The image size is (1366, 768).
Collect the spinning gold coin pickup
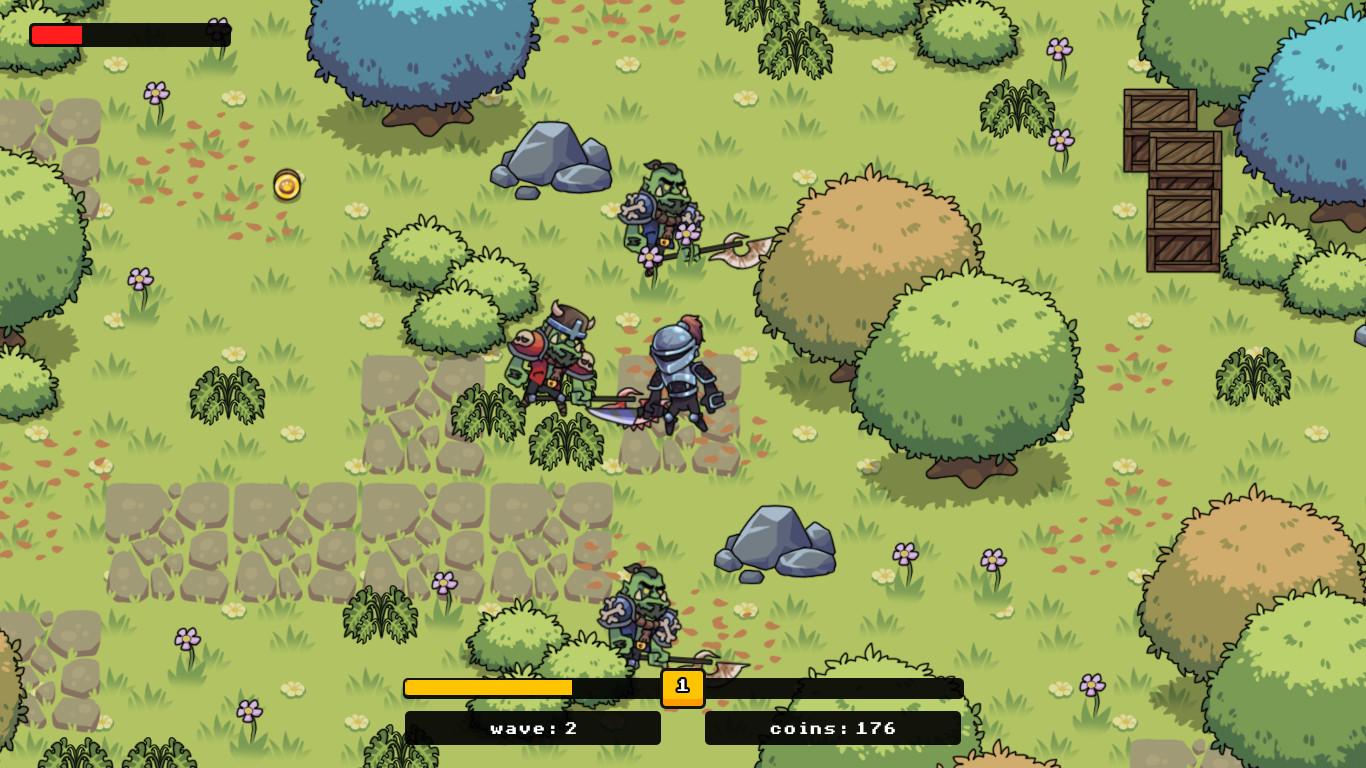[287, 186]
